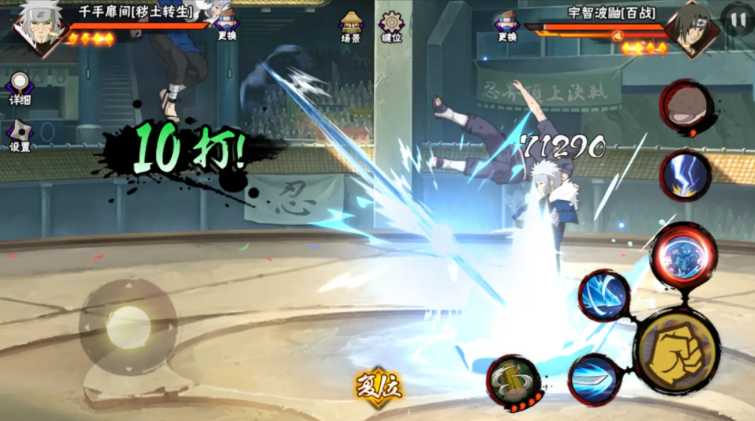Image resolution: width=755 pixels, height=421 pixels.
Task: Use the golden scroll substitution skill
Action: tap(514, 381)
